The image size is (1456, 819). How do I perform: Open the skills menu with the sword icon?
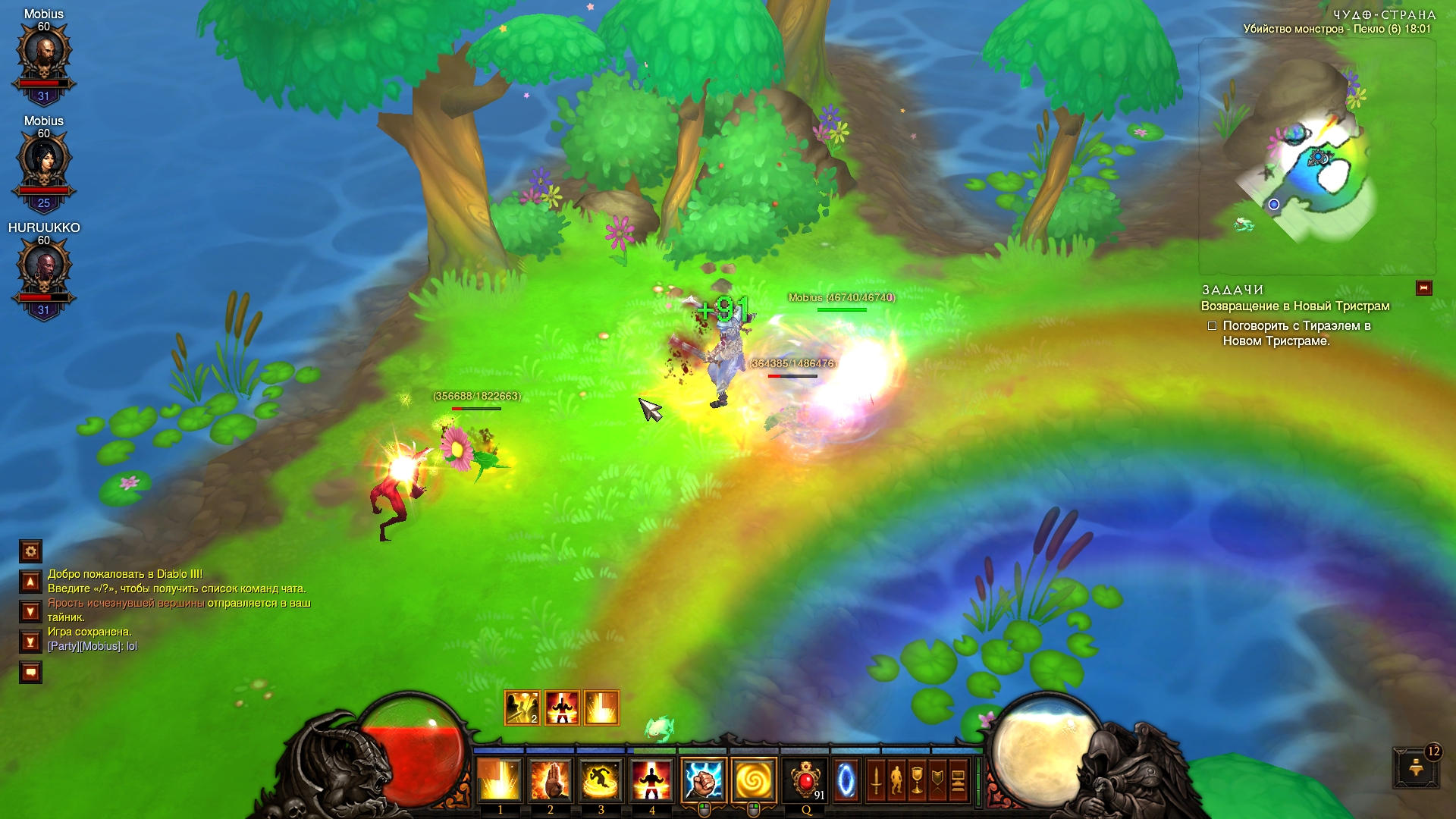[x=876, y=780]
